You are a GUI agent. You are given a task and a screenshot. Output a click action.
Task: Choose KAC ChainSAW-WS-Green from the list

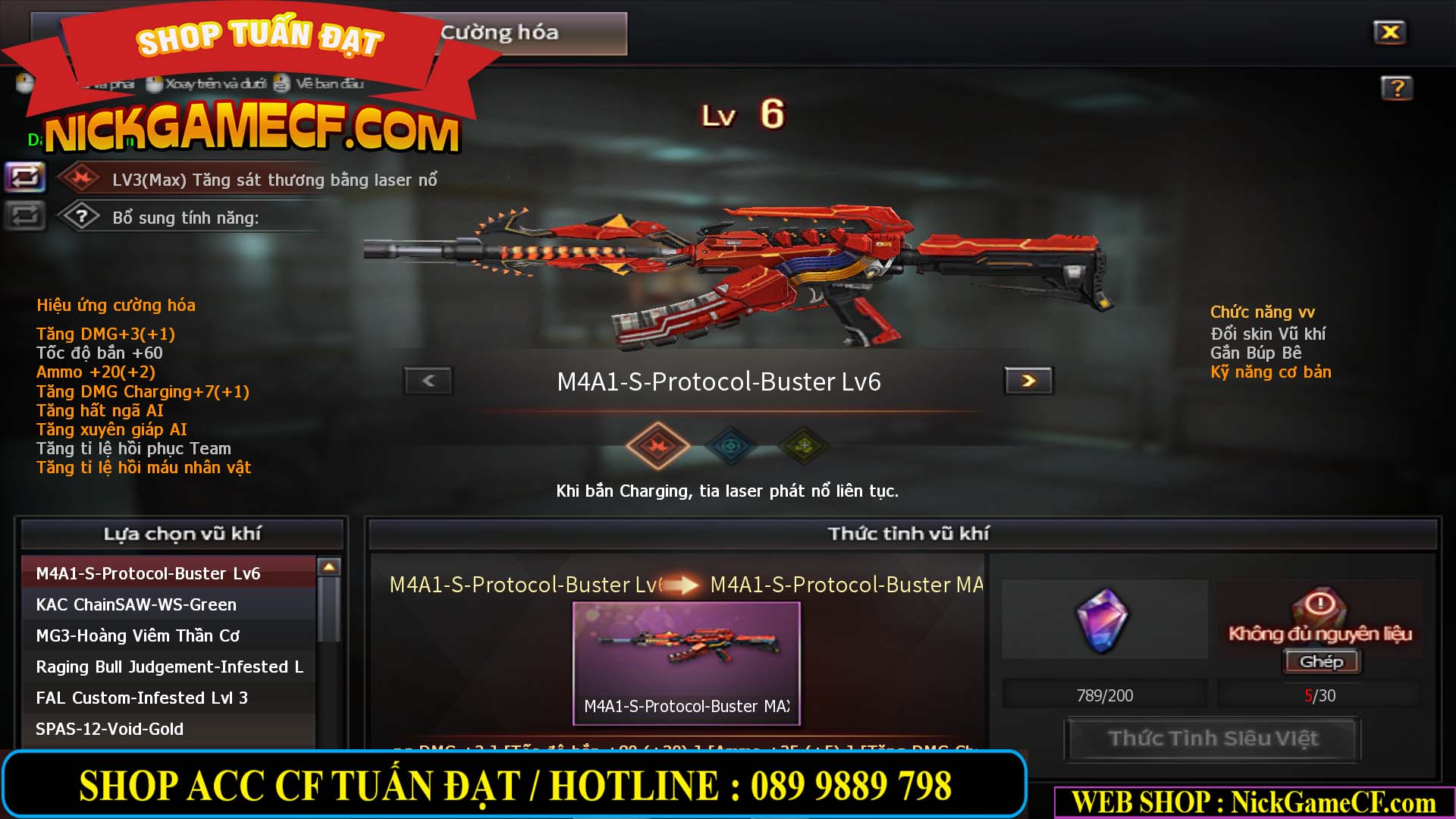(x=136, y=604)
